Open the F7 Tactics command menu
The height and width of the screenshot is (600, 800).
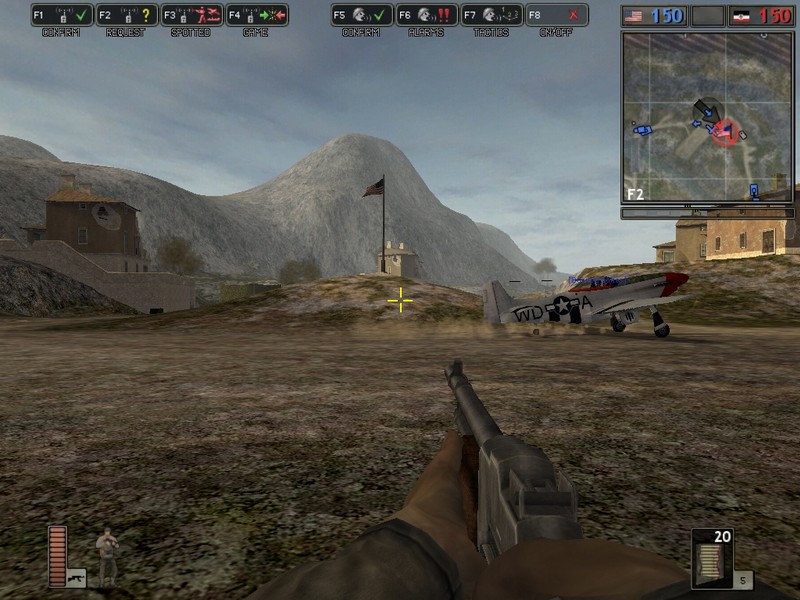coord(491,15)
